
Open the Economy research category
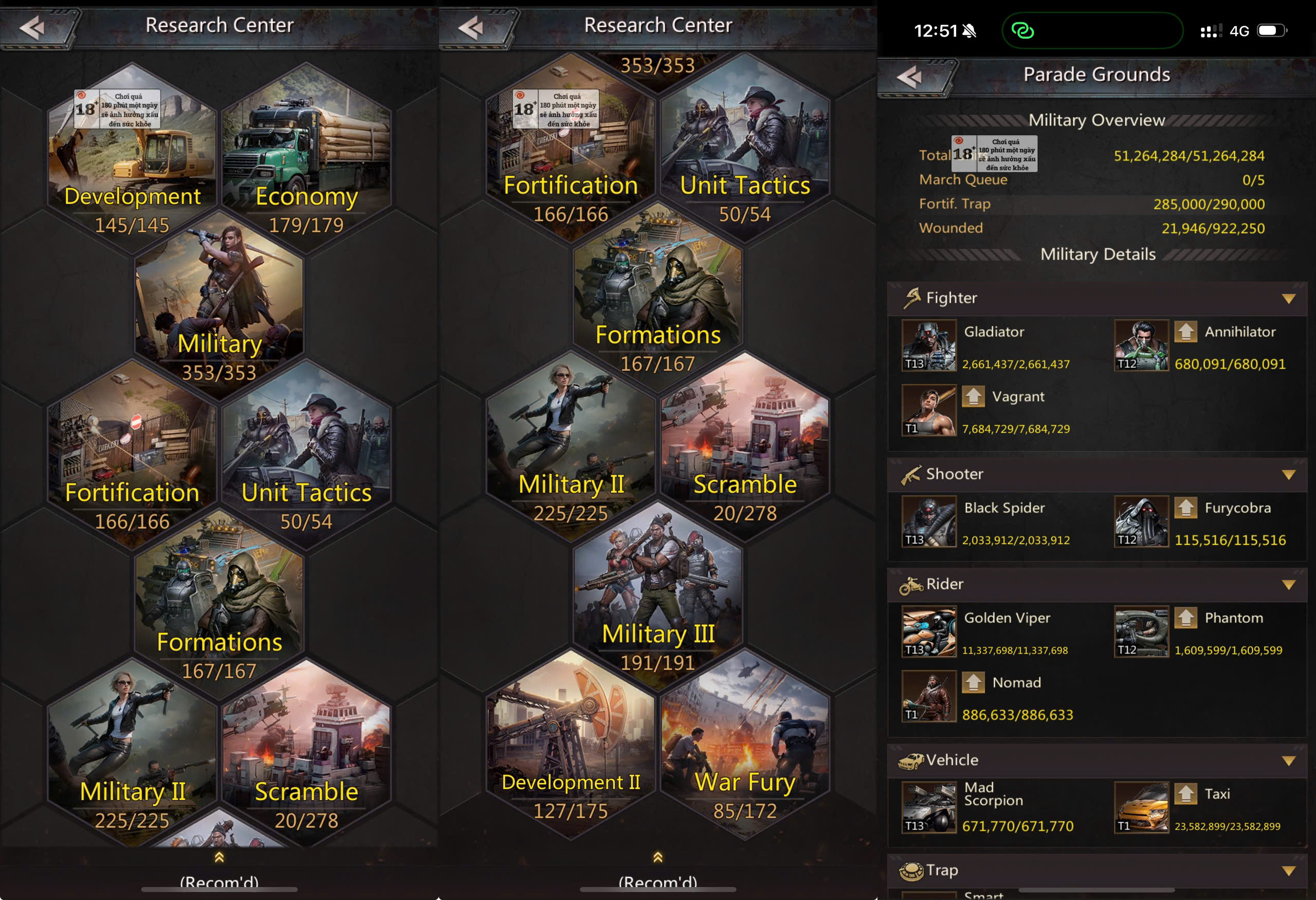pyautogui.click(x=306, y=153)
